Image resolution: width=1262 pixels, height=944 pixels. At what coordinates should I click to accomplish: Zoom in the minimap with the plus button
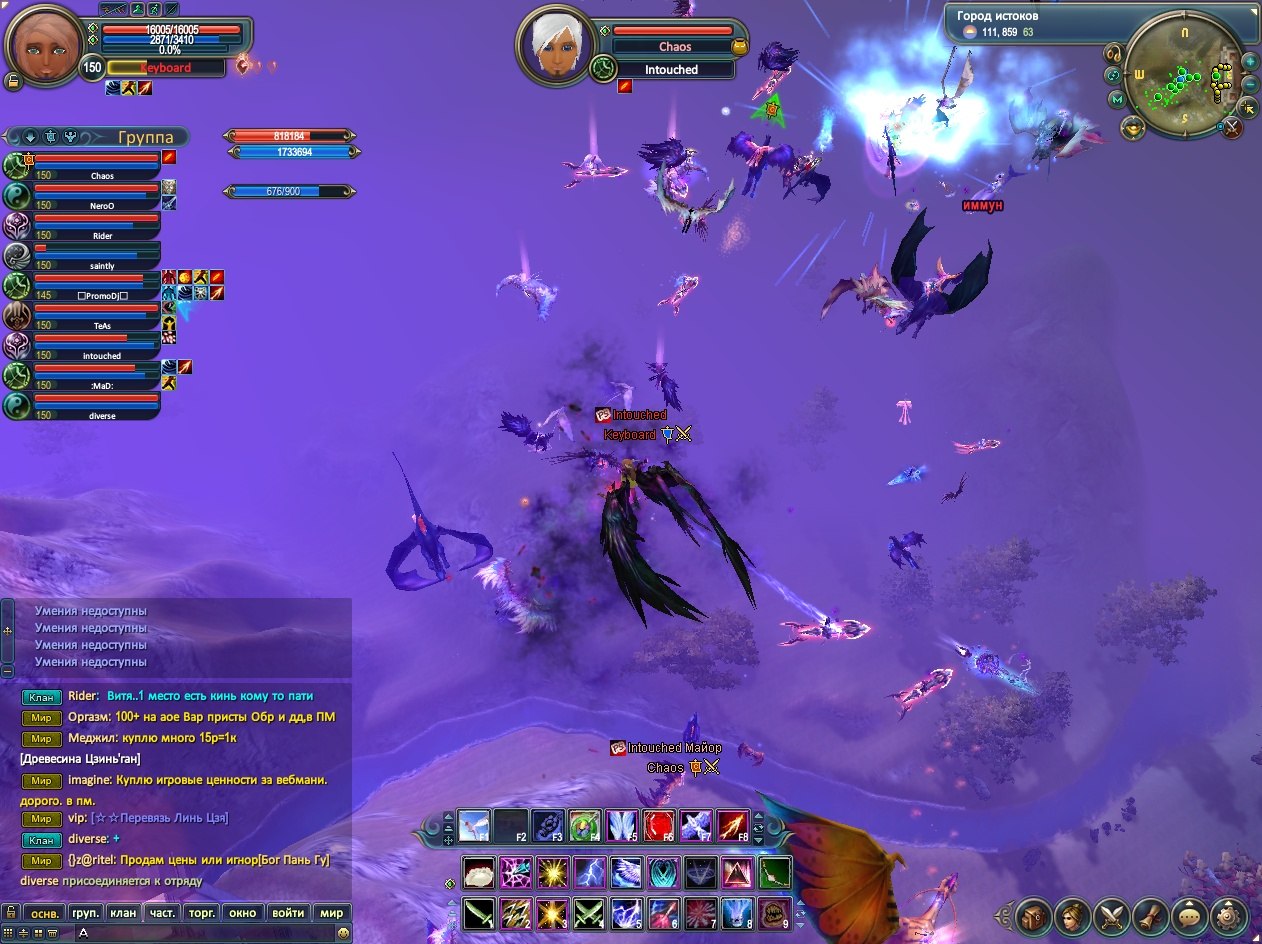pyautogui.click(x=1250, y=61)
